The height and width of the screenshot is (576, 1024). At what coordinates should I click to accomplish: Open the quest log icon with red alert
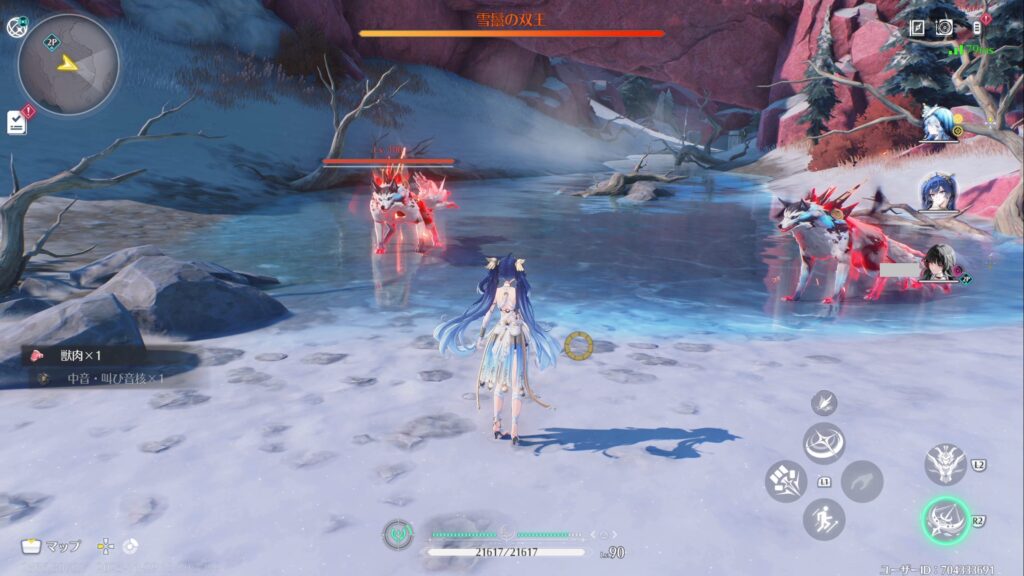point(17,121)
